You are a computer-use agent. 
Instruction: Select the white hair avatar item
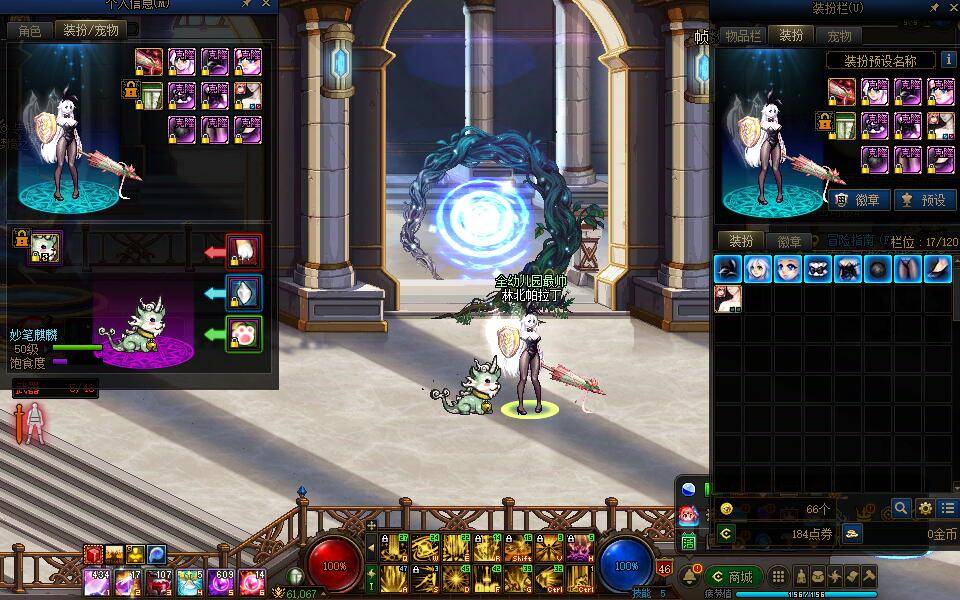758,268
